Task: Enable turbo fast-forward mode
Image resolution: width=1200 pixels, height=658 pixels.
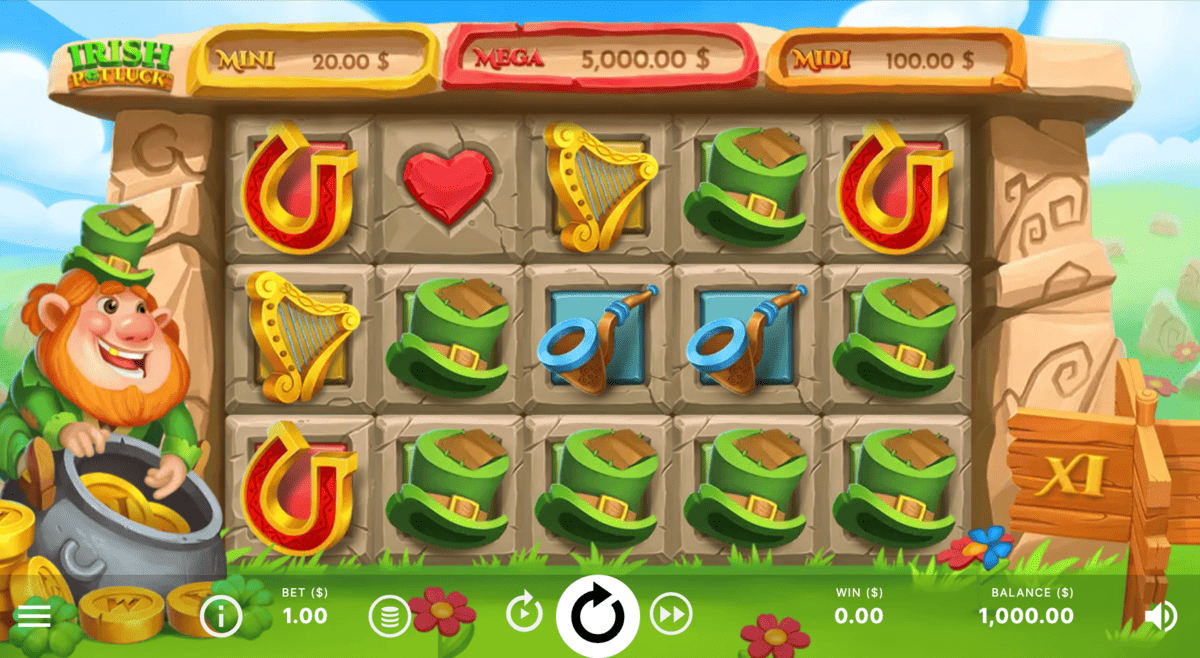Action: (x=671, y=613)
